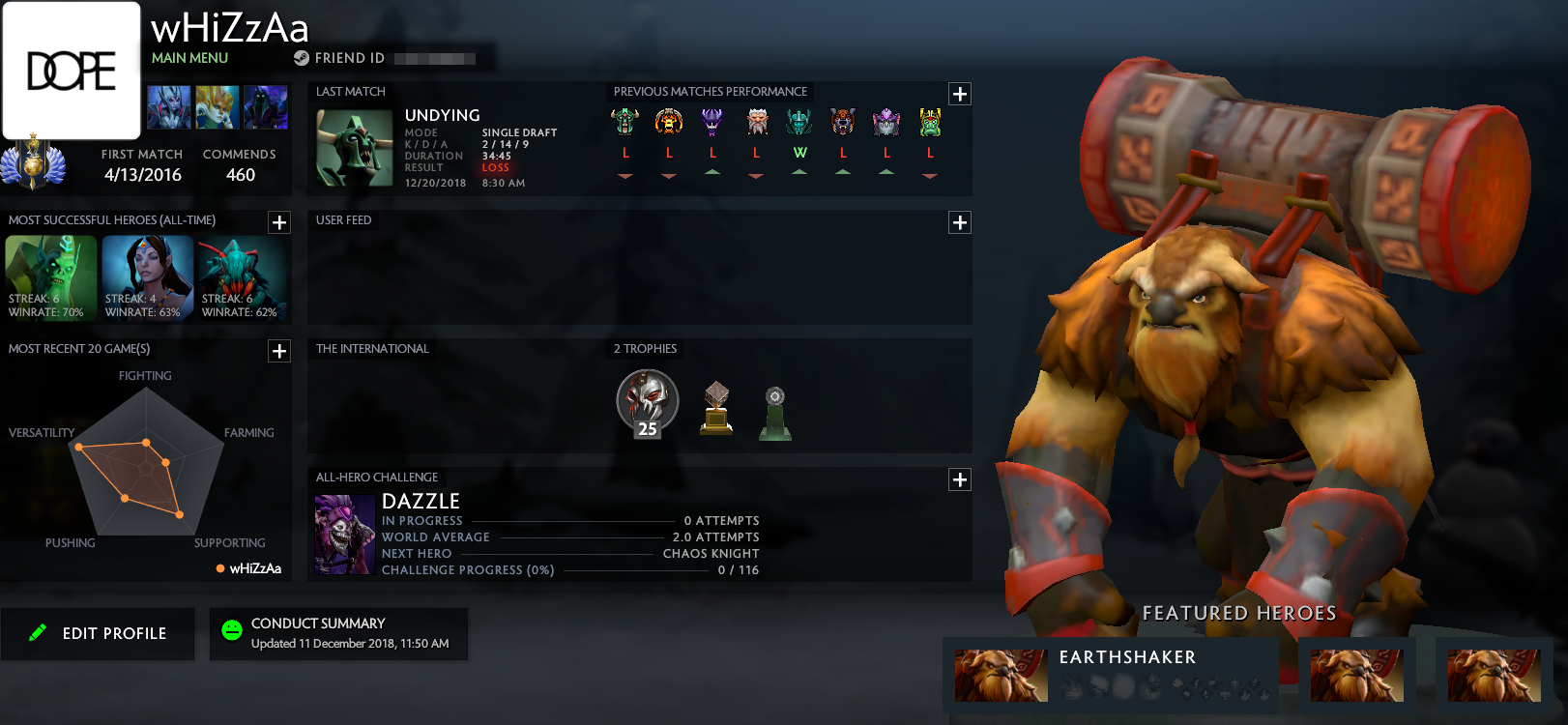Open the hero with 62% winrate

(243, 278)
